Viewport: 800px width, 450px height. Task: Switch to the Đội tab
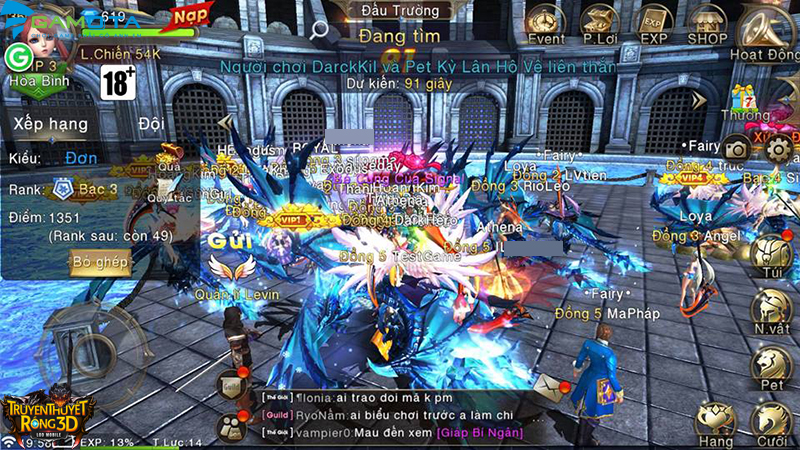pos(151,124)
